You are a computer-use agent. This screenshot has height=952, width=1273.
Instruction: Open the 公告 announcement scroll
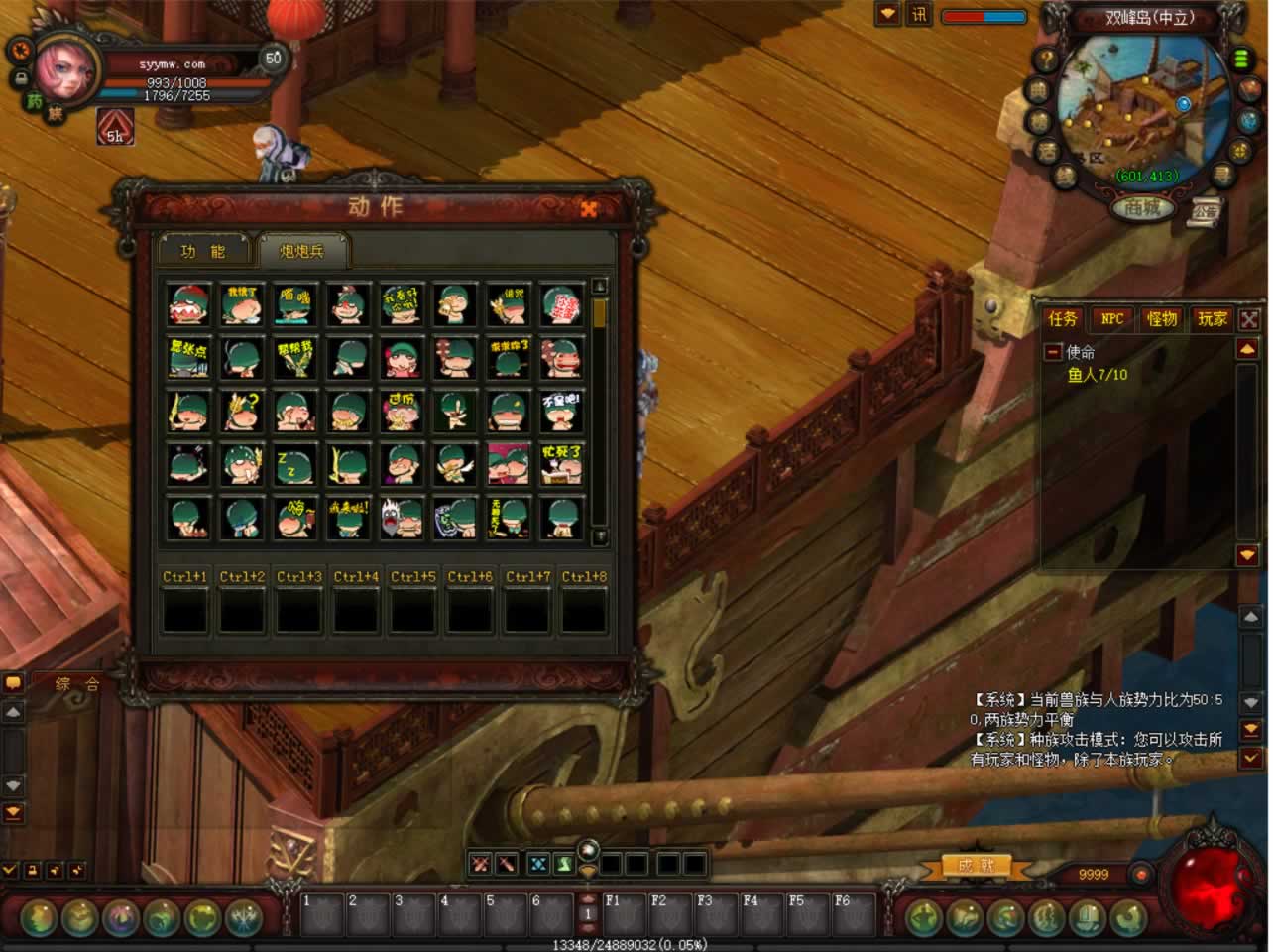pos(1205,212)
